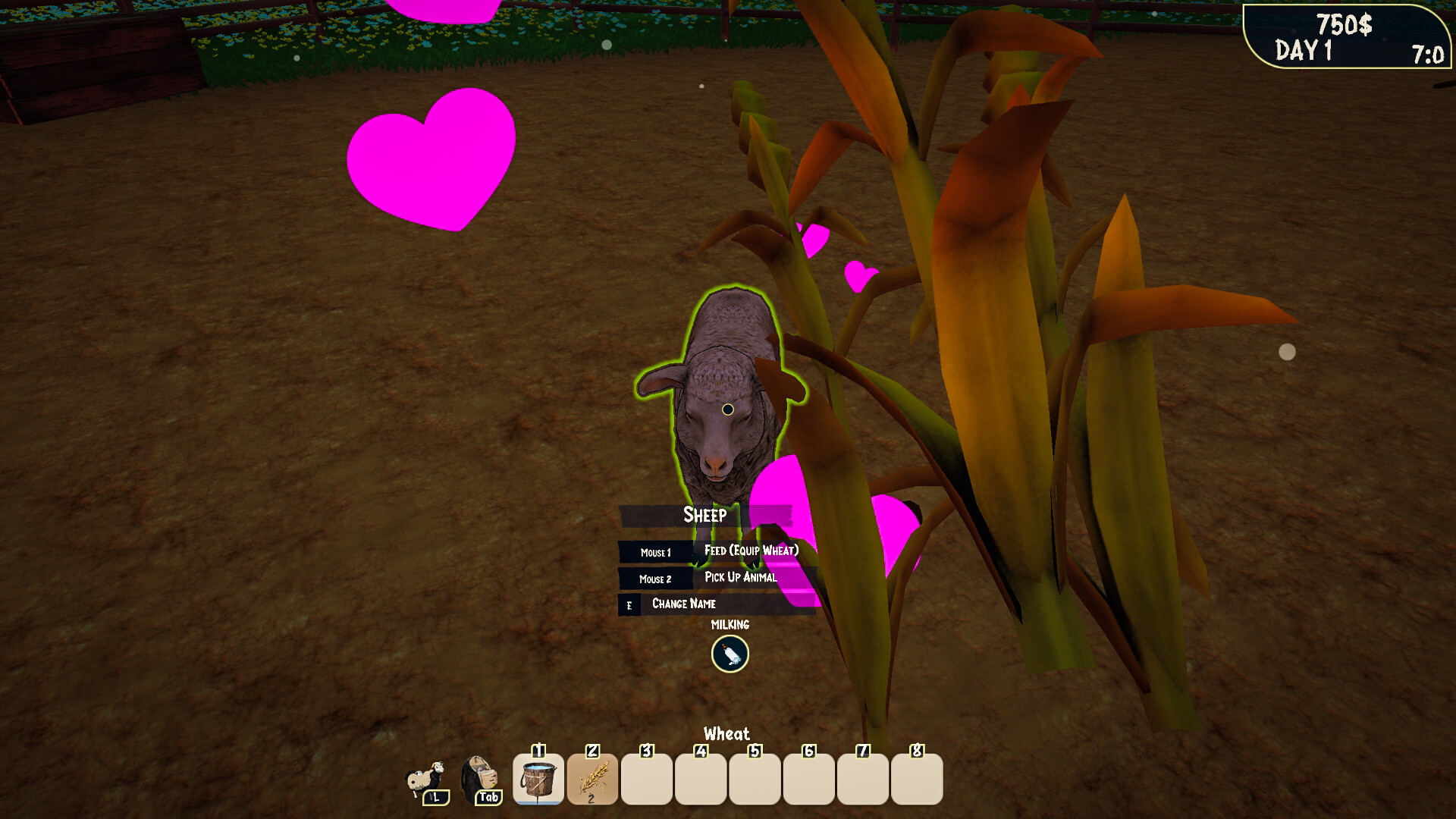Click the circular milk bottle Milking icon

(x=728, y=654)
